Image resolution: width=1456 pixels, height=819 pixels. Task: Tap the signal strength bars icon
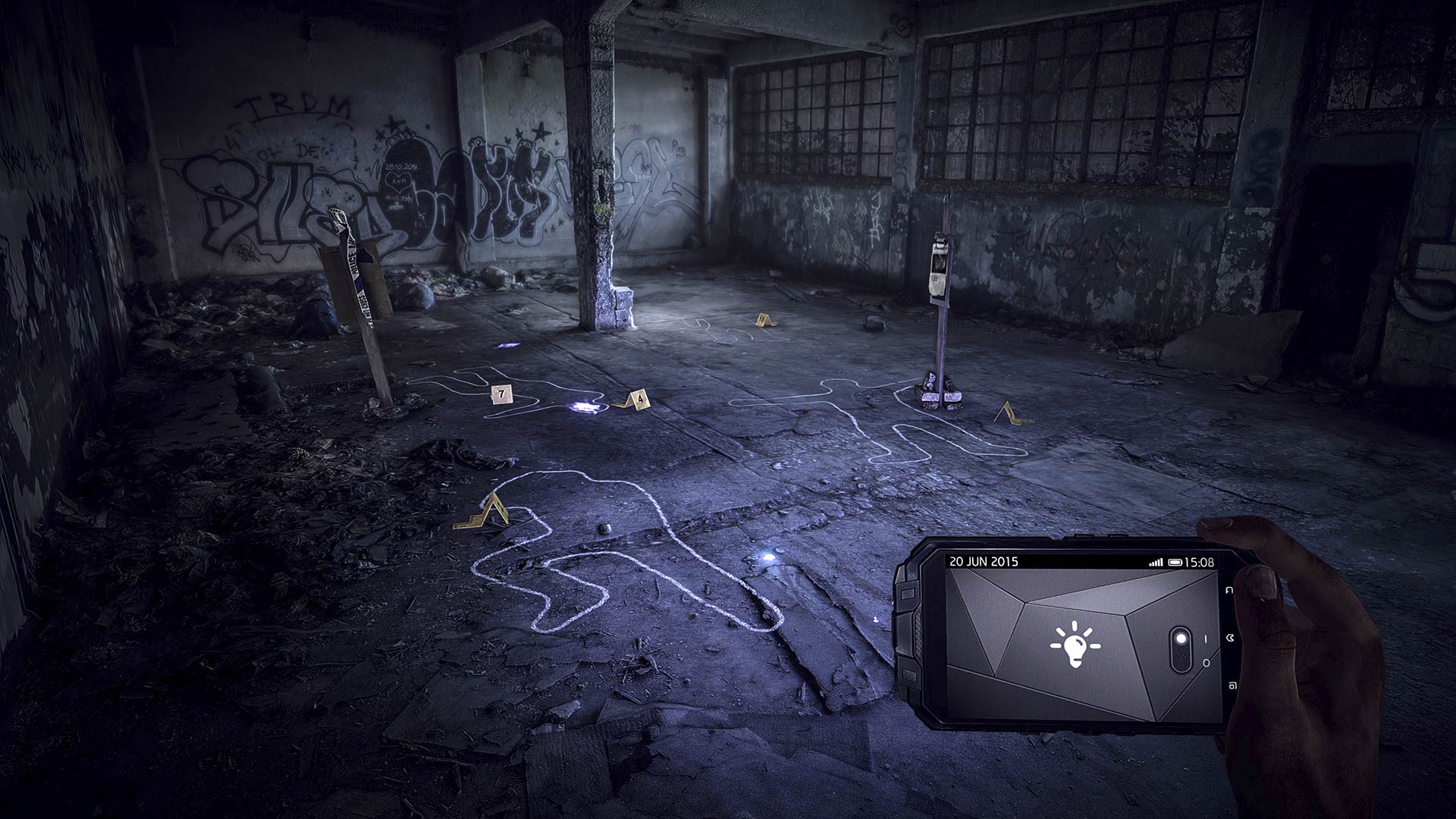coord(1156,560)
